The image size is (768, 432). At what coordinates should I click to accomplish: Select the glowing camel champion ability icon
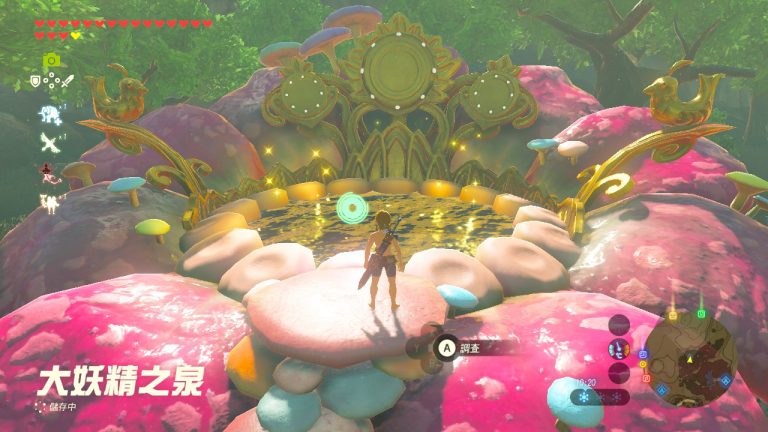tap(48, 202)
